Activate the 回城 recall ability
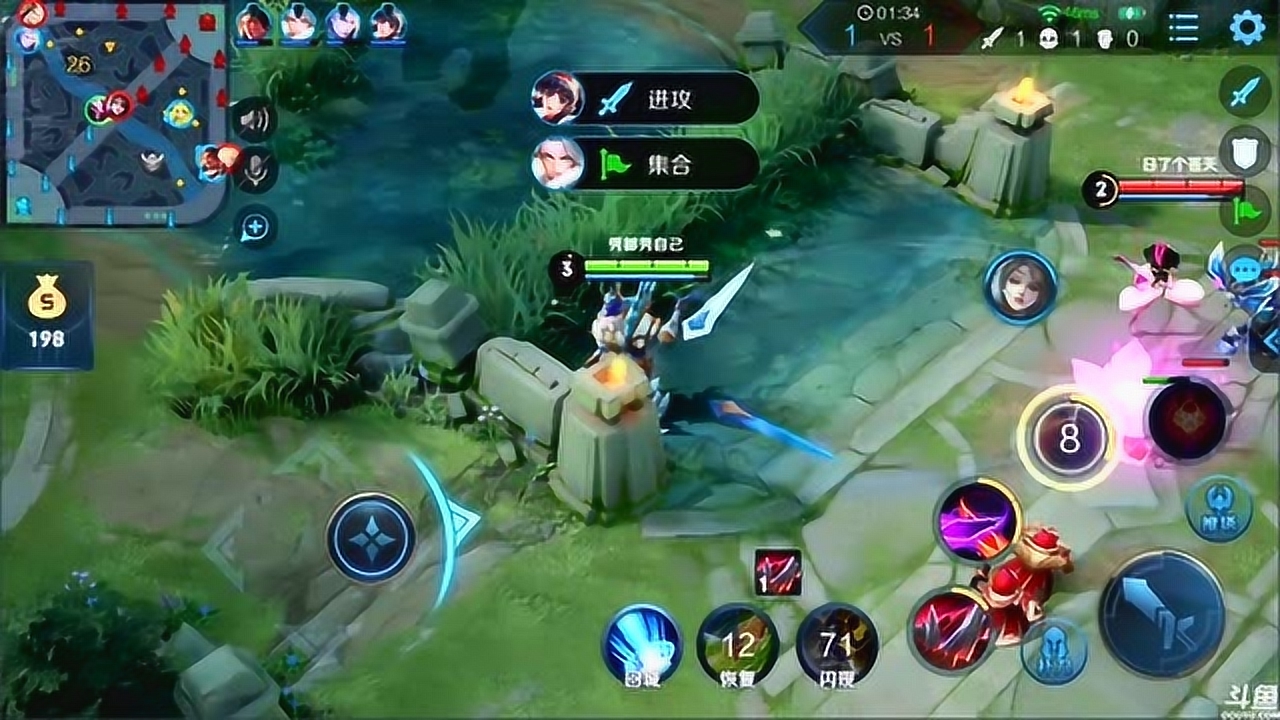 [x=641, y=644]
